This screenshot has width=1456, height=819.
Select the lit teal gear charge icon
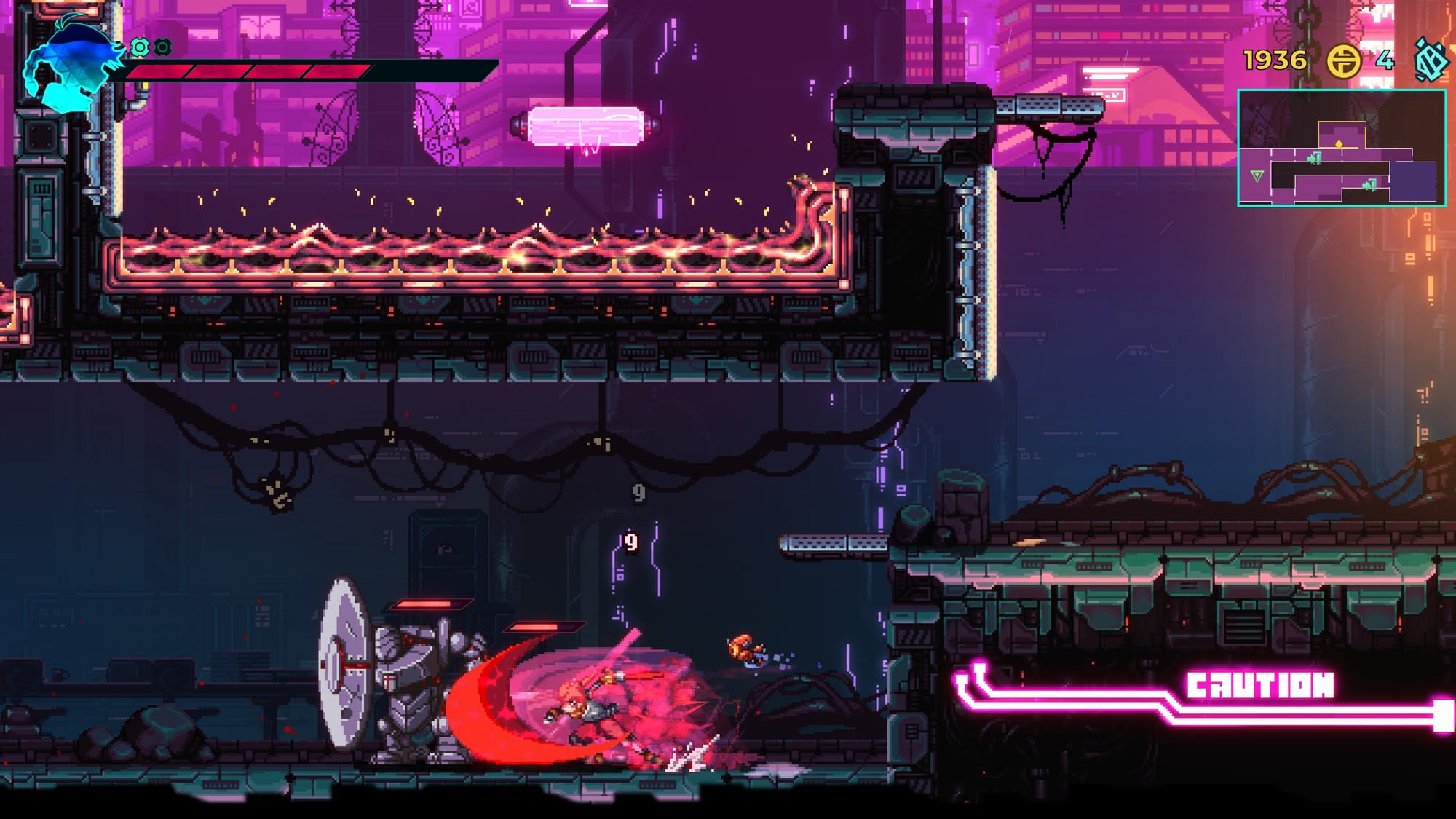coord(139,48)
